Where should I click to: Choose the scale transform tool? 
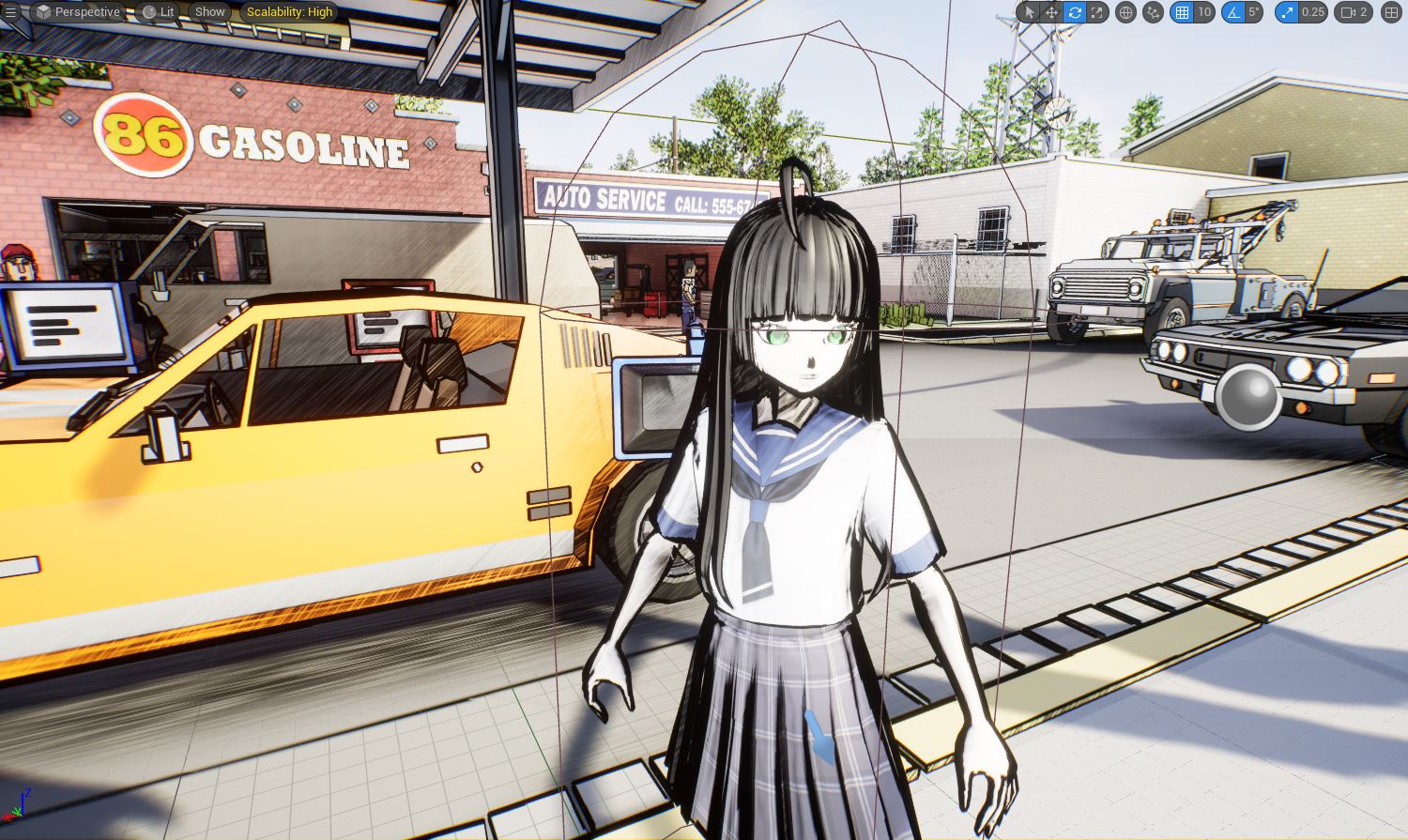[1097, 12]
